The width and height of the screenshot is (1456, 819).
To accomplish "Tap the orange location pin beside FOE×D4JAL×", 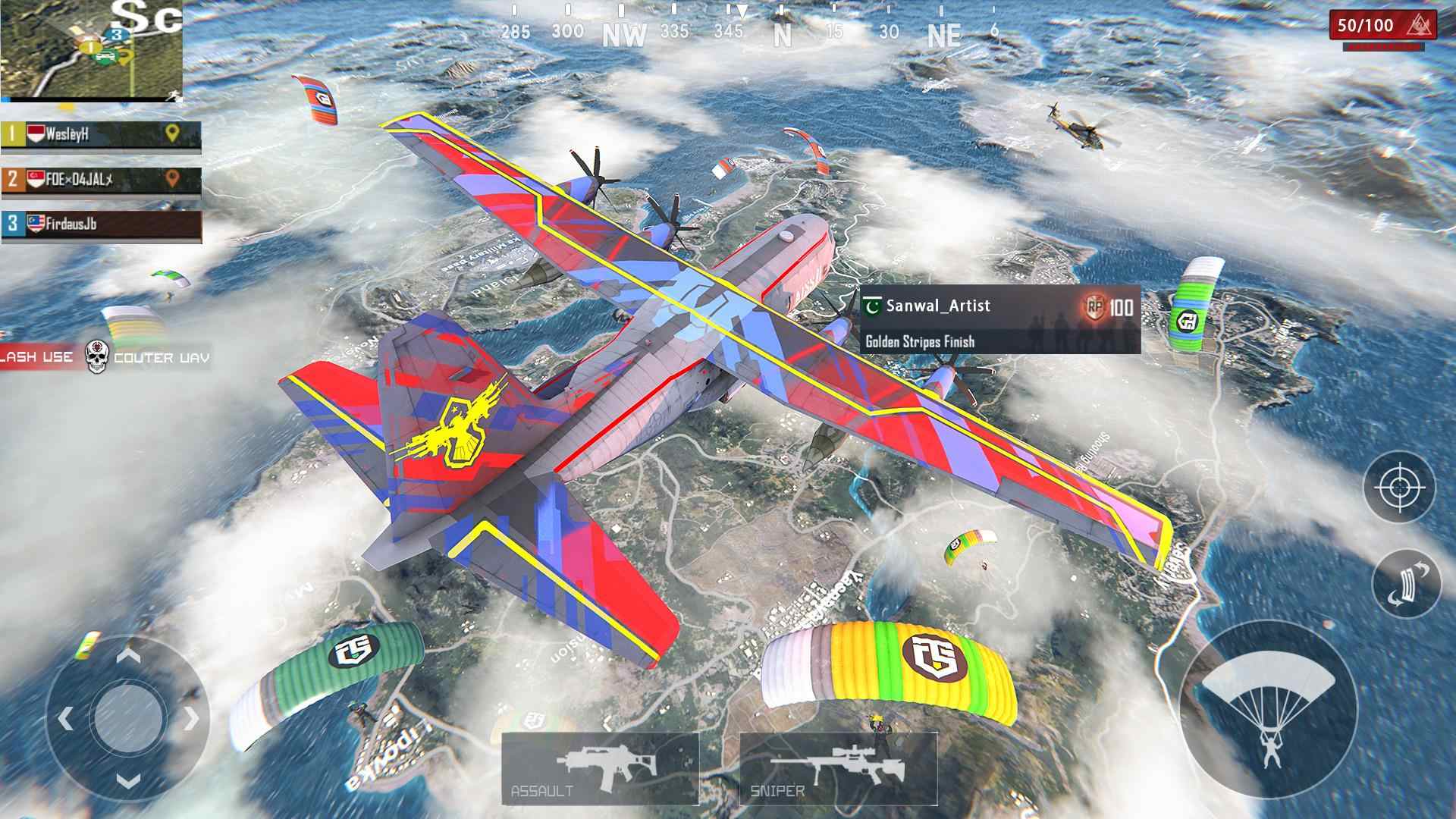I will 173,179.
